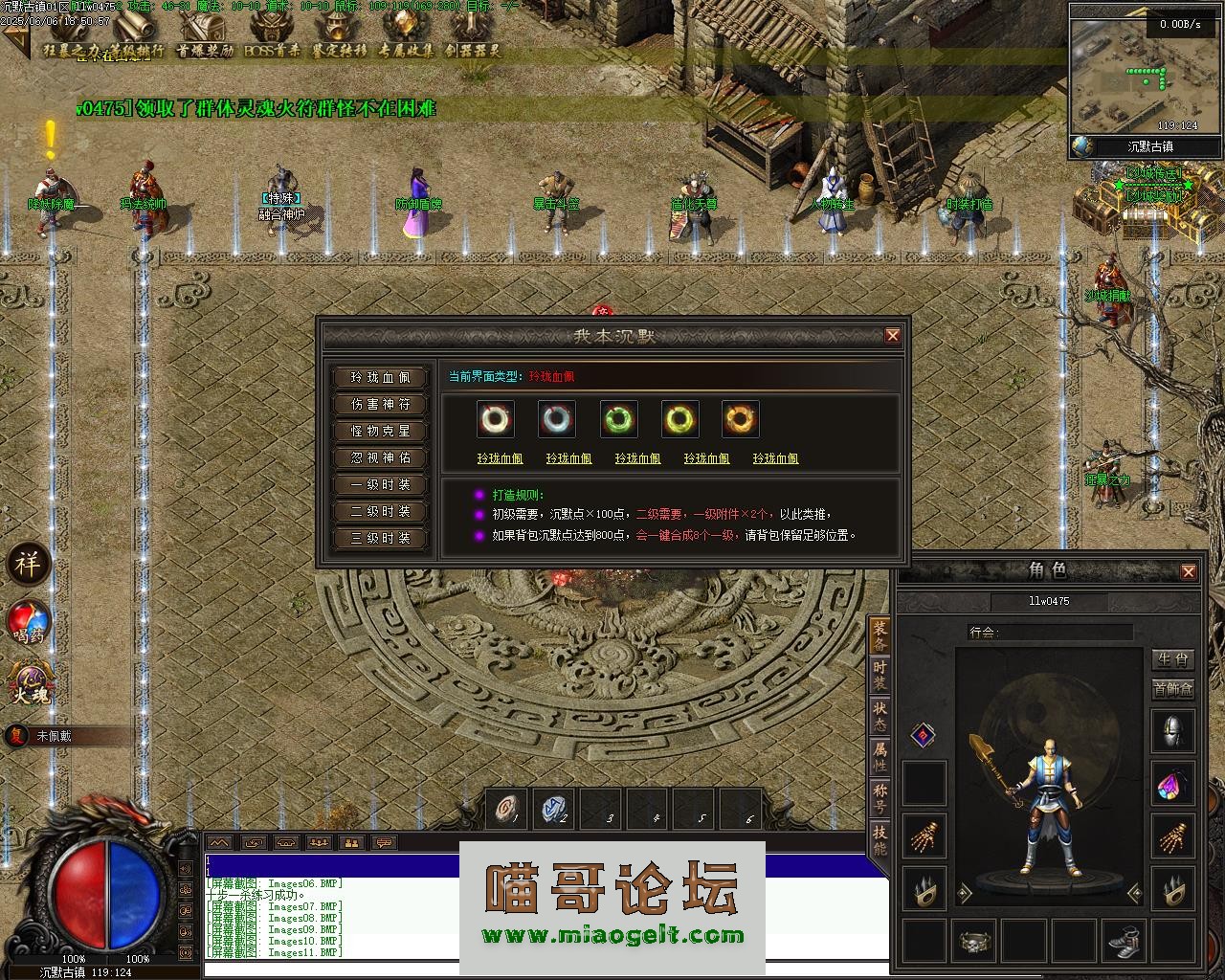This screenshot has height=980, width=1225.
Task: Close the 我本沉默 crafting window
Action: pos(892,336)
